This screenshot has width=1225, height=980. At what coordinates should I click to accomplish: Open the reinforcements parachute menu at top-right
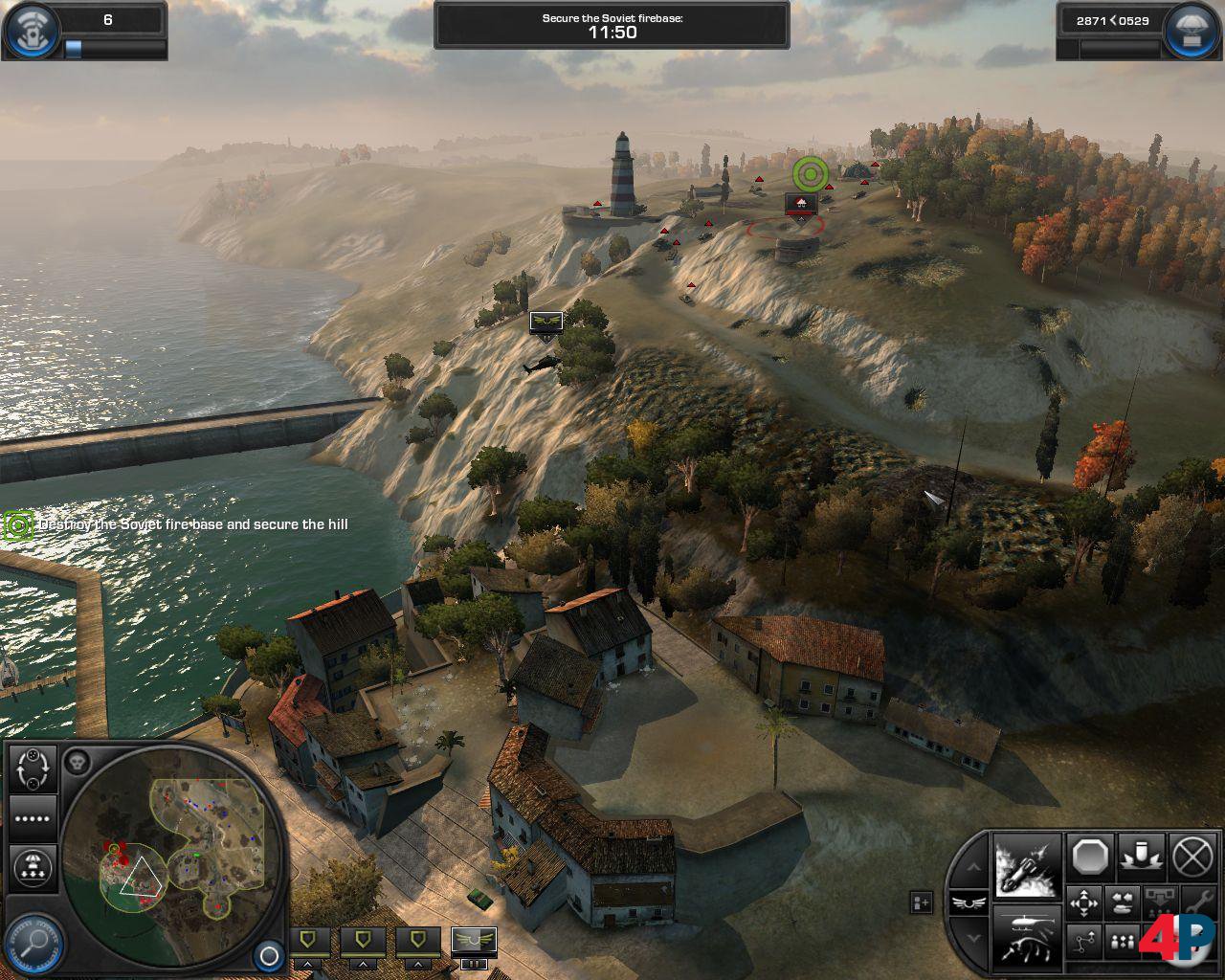[x=1192, y=31]
